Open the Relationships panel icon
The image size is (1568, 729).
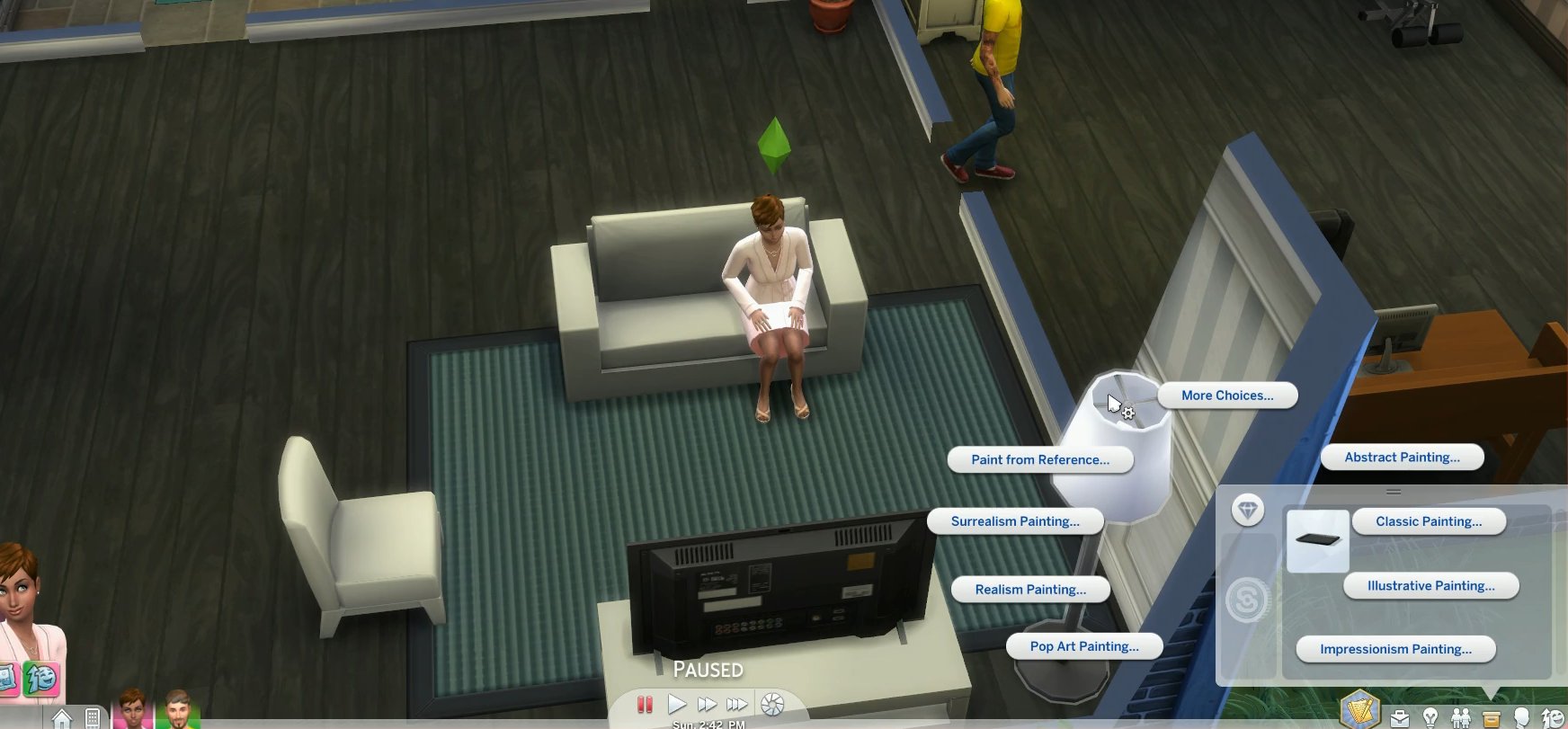1461,719
